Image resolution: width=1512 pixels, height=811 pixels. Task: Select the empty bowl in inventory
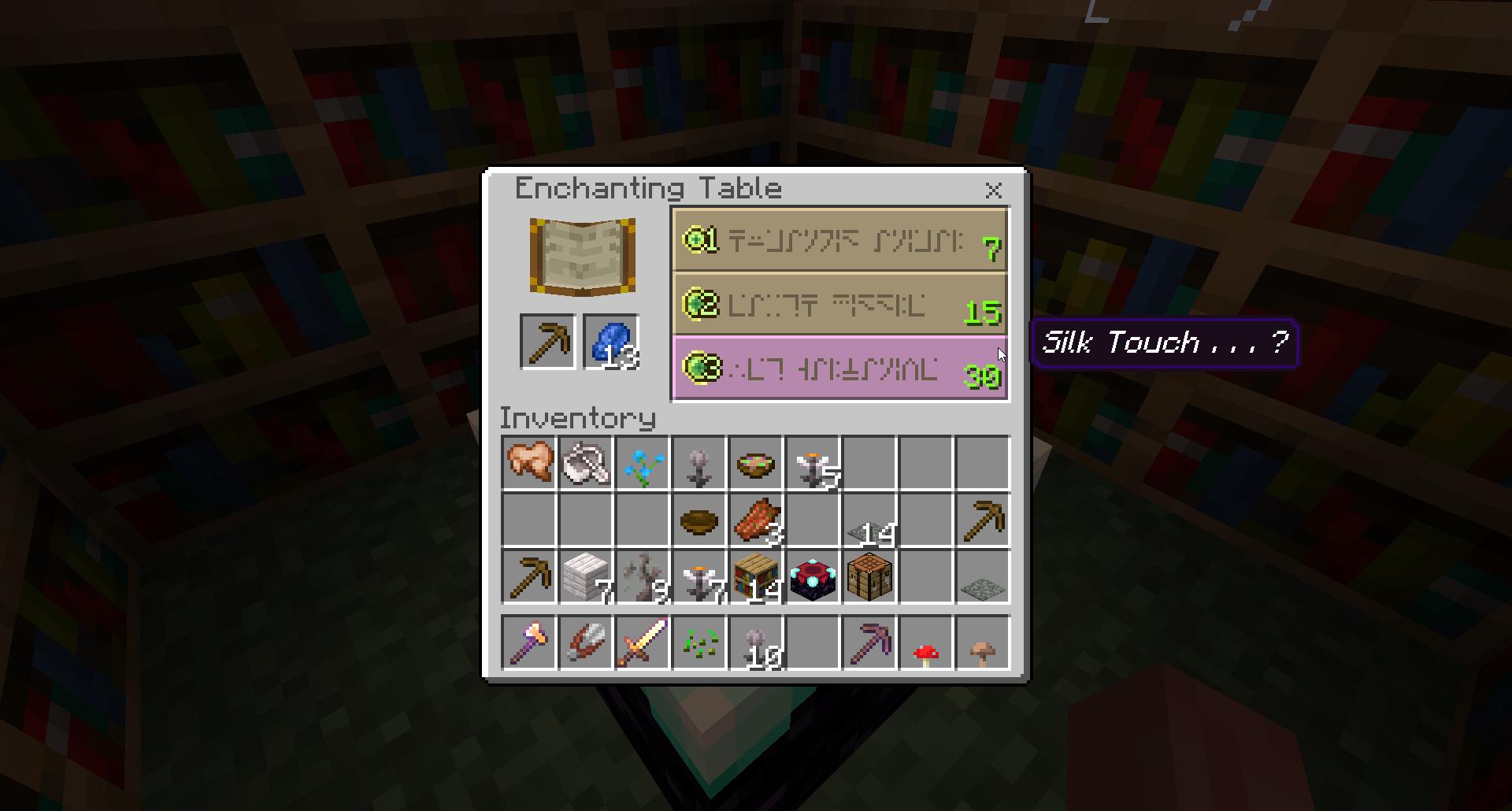click(x=699, y=520)
